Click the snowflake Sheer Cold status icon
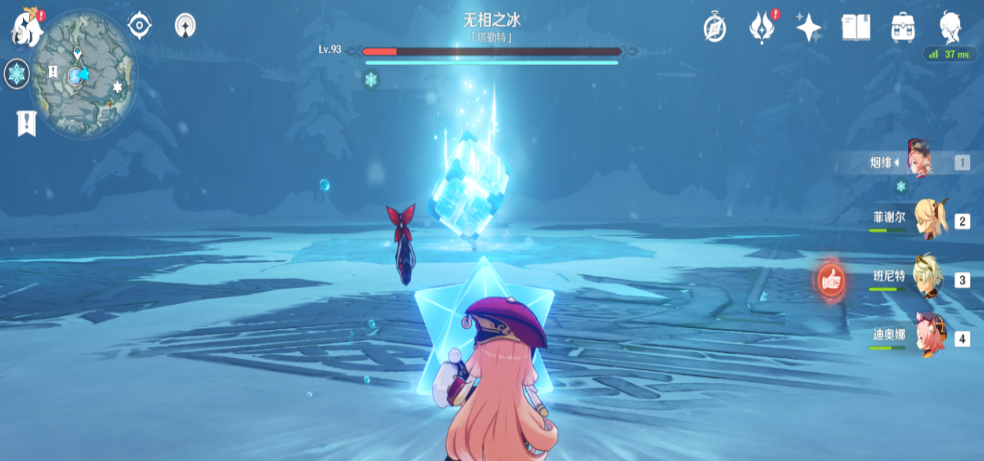Image resolution: width=984 pixels, height=461 pixels. 16,73
